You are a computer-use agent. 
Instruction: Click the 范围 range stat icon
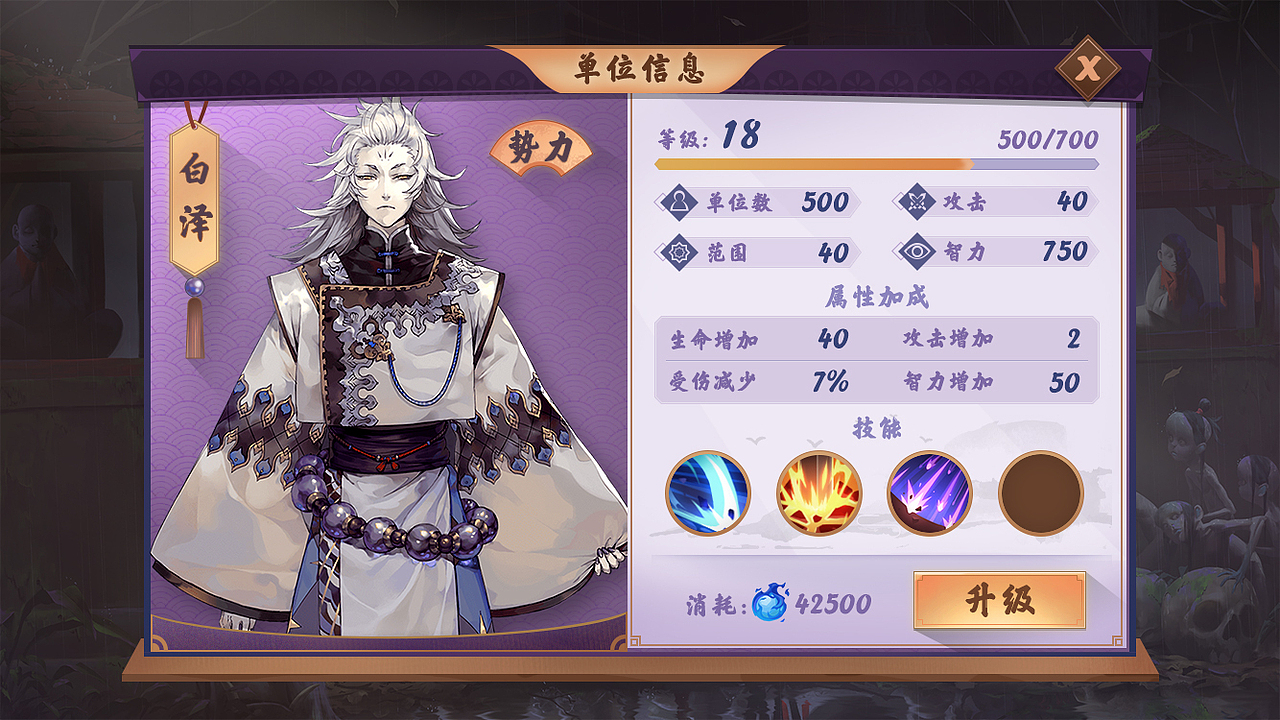click(680, 252)
